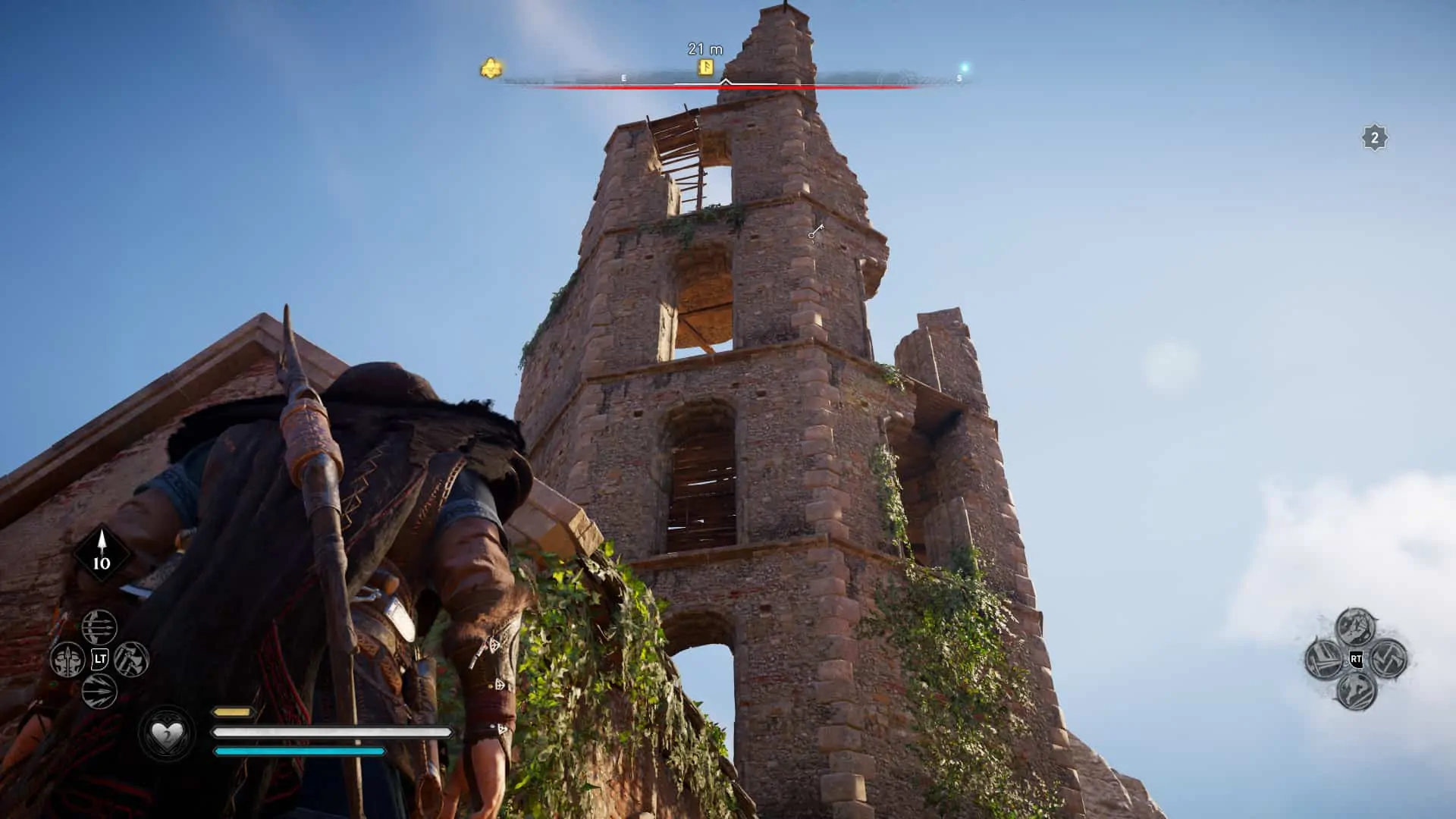Click the top attack icon on RT wheel
1456x819 pixels.
click(x=1355, y=626)
